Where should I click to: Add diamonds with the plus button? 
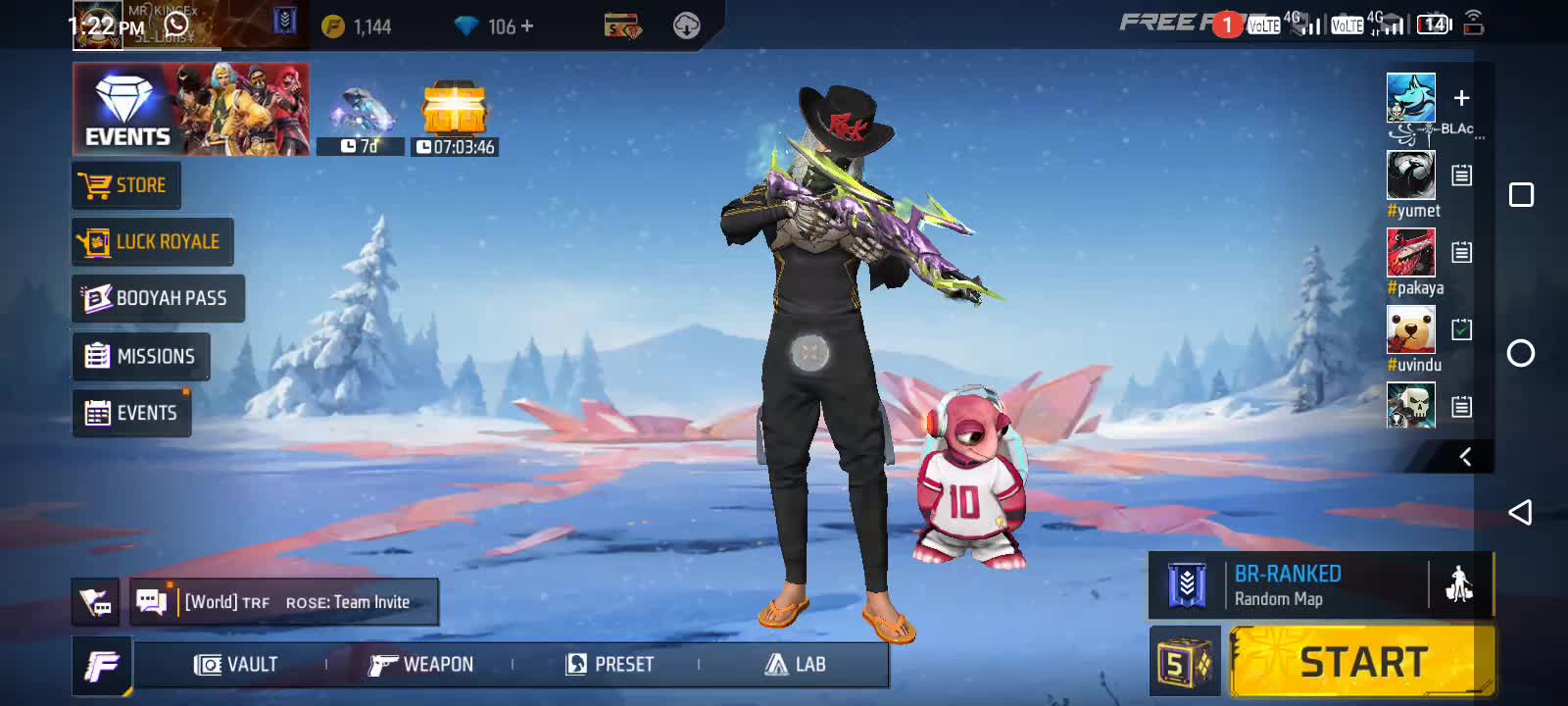527,26
